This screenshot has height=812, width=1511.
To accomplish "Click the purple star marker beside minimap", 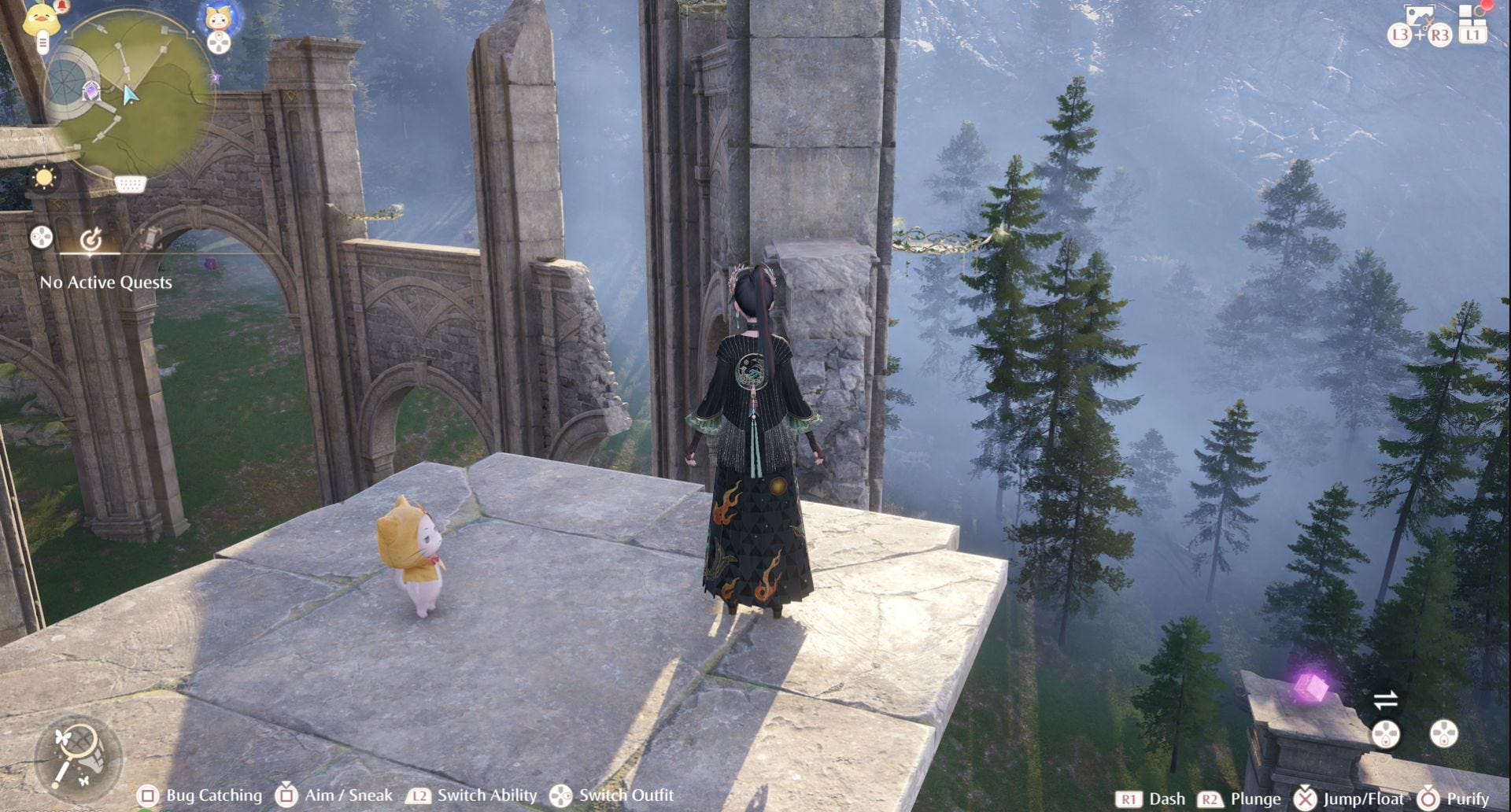I will tap(215, 78).
